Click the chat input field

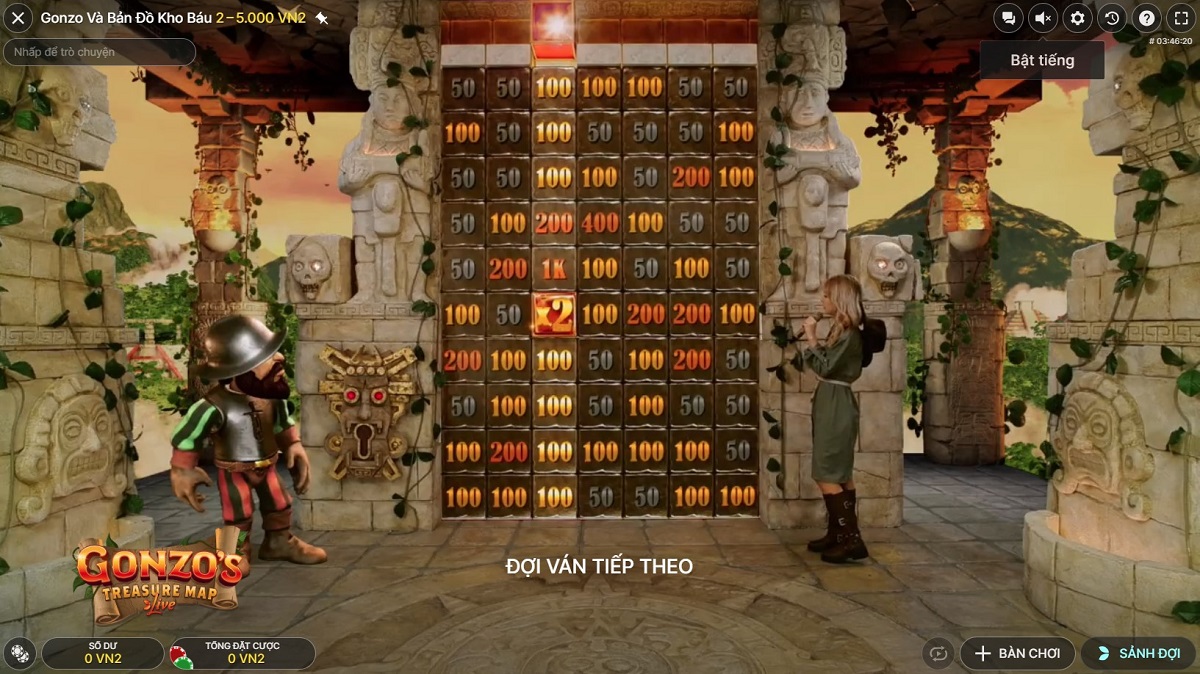coord(99,52)
